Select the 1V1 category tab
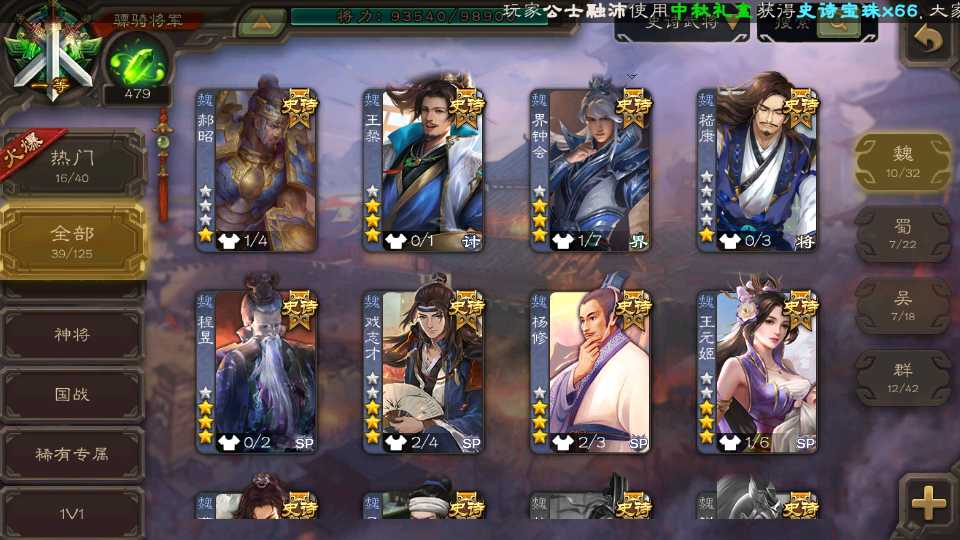The width and height of the screenshot is (960, 540). point(72,514)
